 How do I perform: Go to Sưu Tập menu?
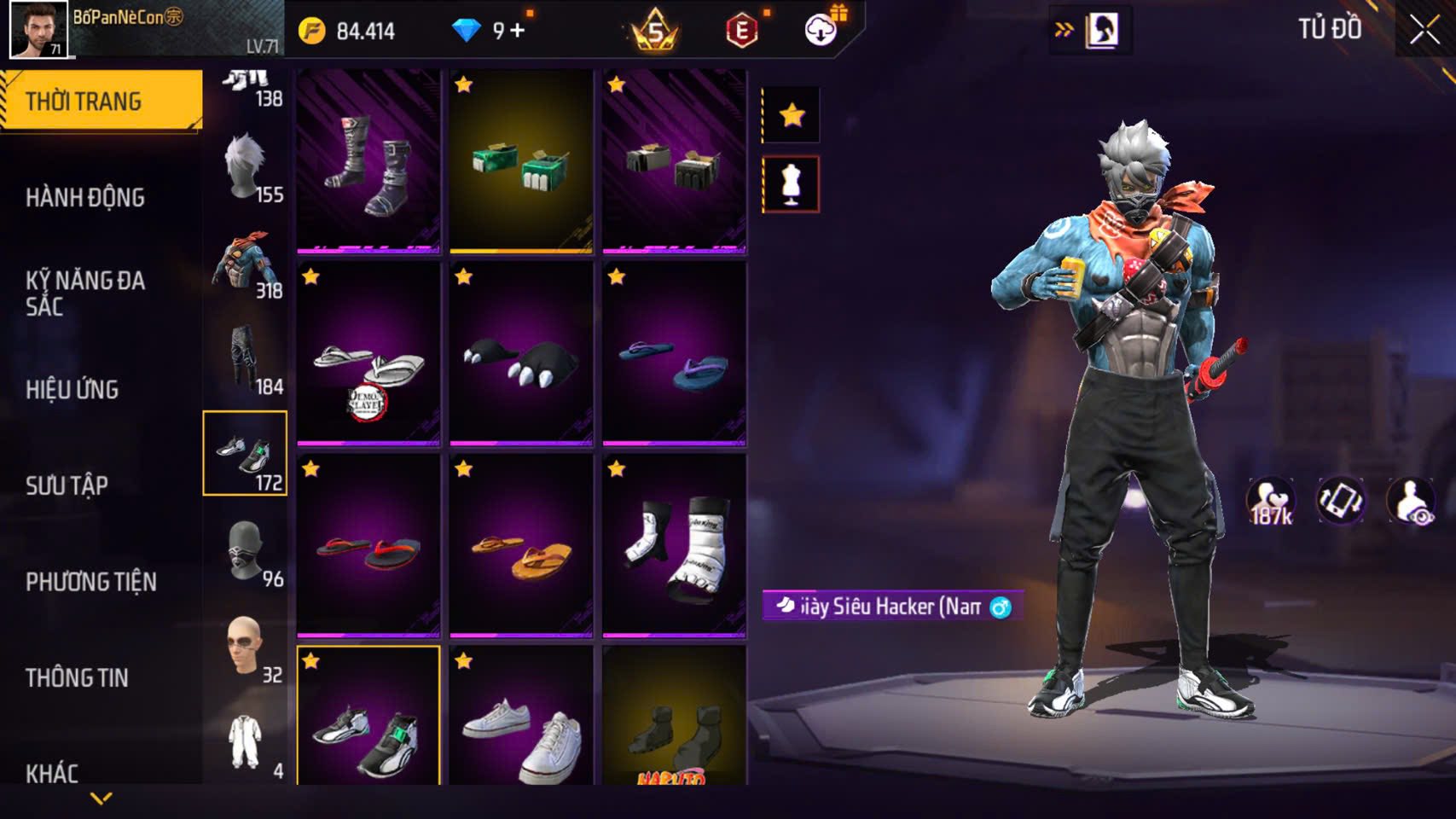click(x=67, y=485)
